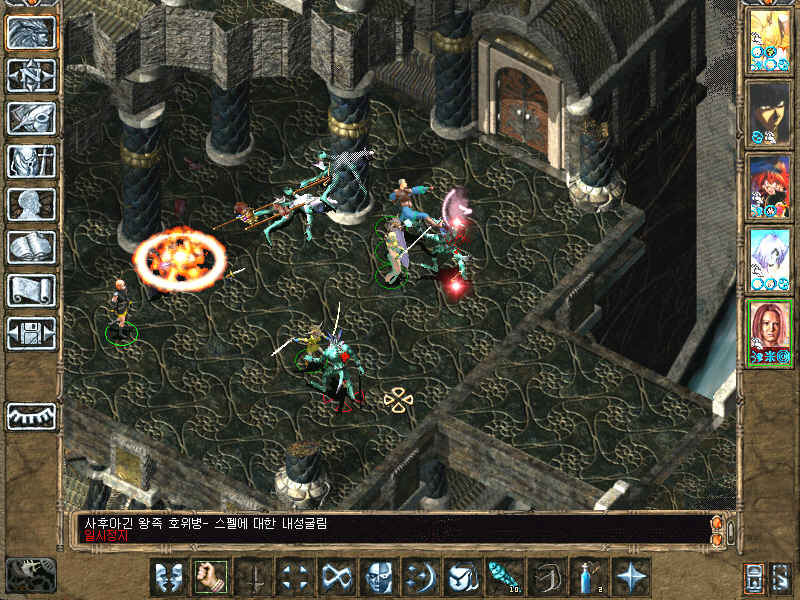Open the journal with the quill button
Image resolution: width=800 pixels, height=600 pixels.
click(31, 118)
